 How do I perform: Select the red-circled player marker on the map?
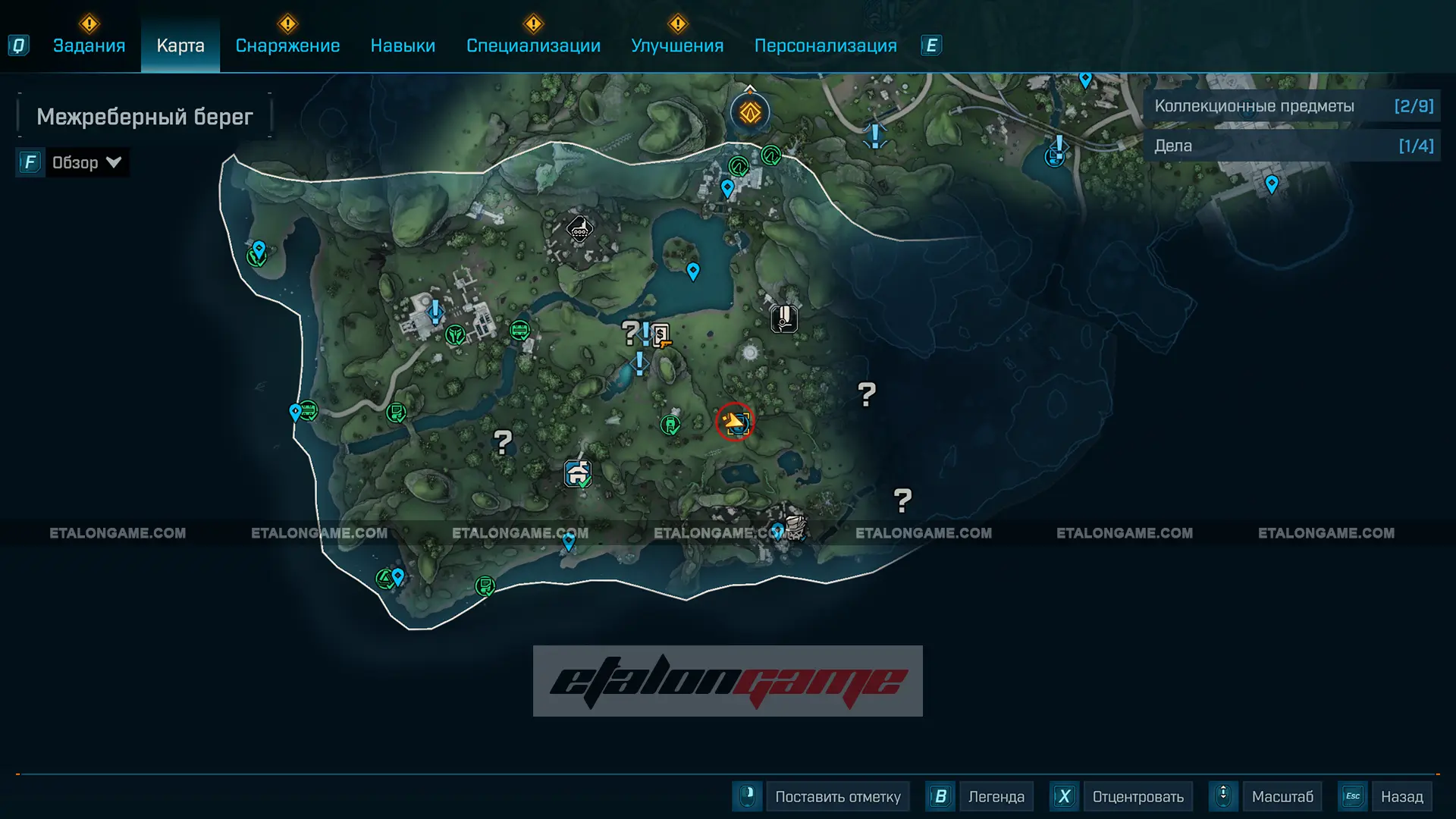(x=734, y=422)
